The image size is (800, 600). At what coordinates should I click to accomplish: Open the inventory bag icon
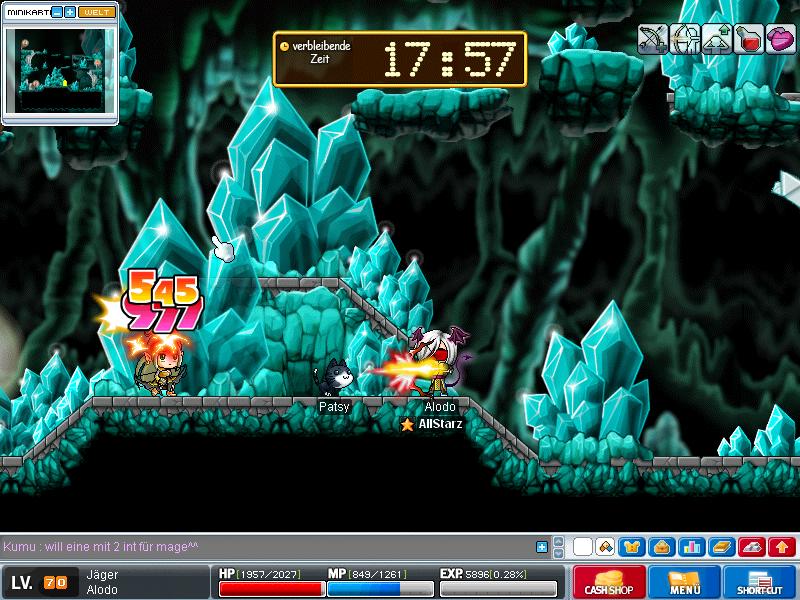[x=660, y=547]
